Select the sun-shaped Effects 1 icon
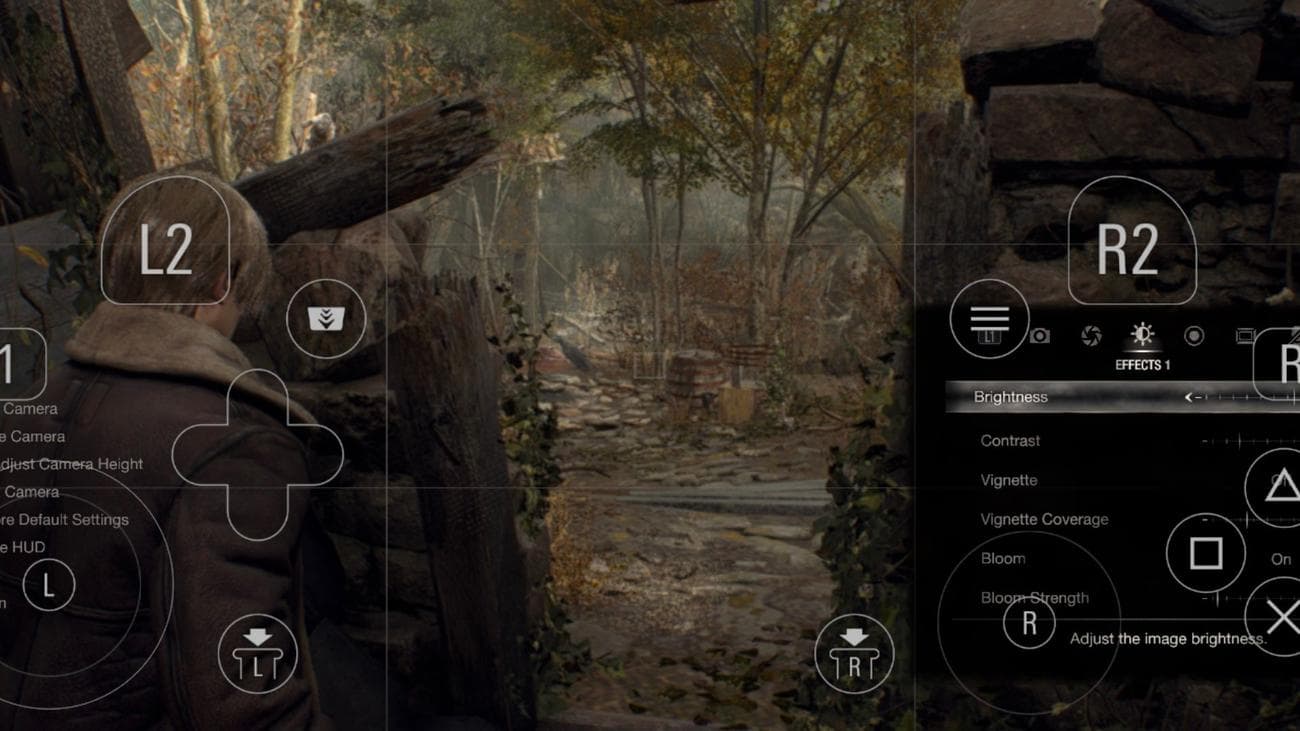The image size is (1300, 731). tap(1141, 333)
